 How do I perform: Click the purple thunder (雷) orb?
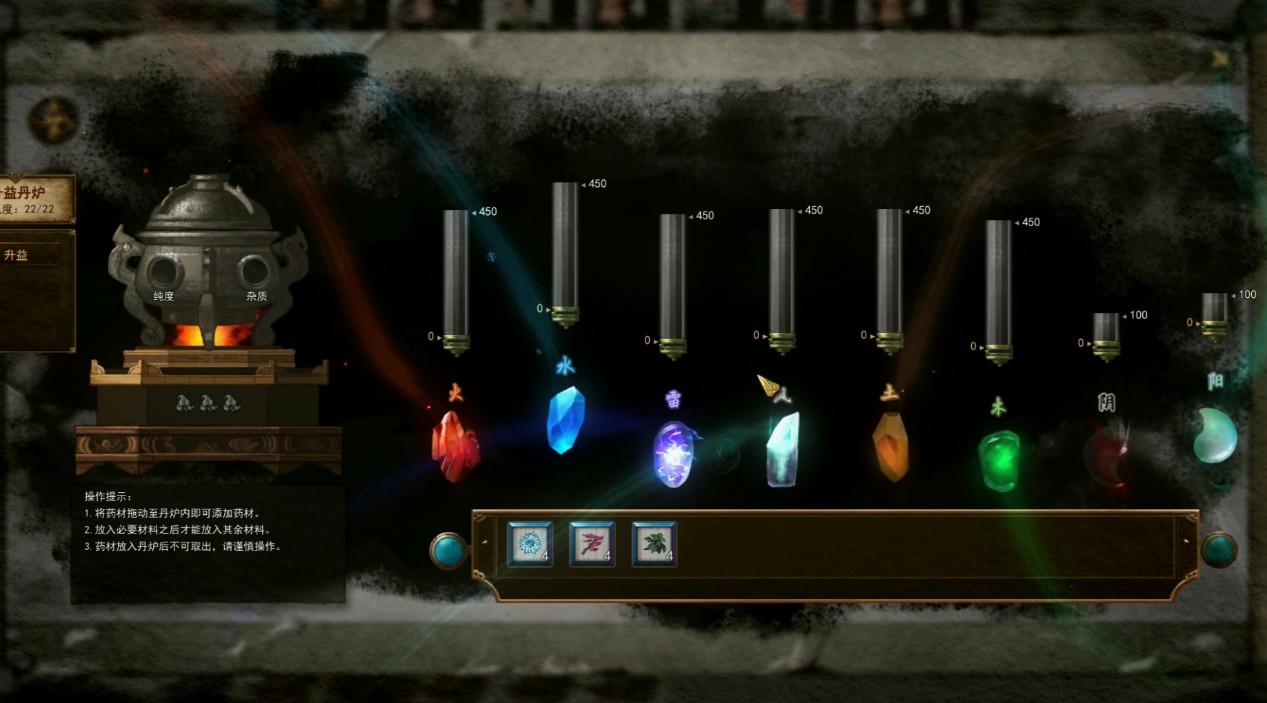point(672,453)
